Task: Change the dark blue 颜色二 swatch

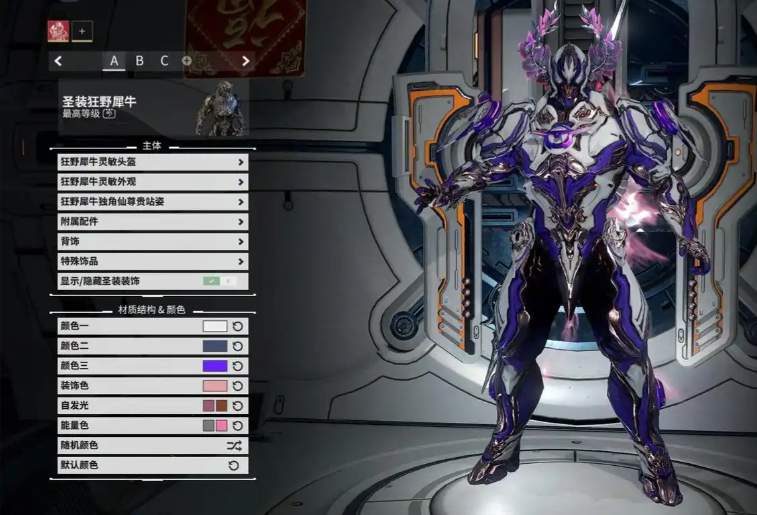Action: (x=215, y=346)
